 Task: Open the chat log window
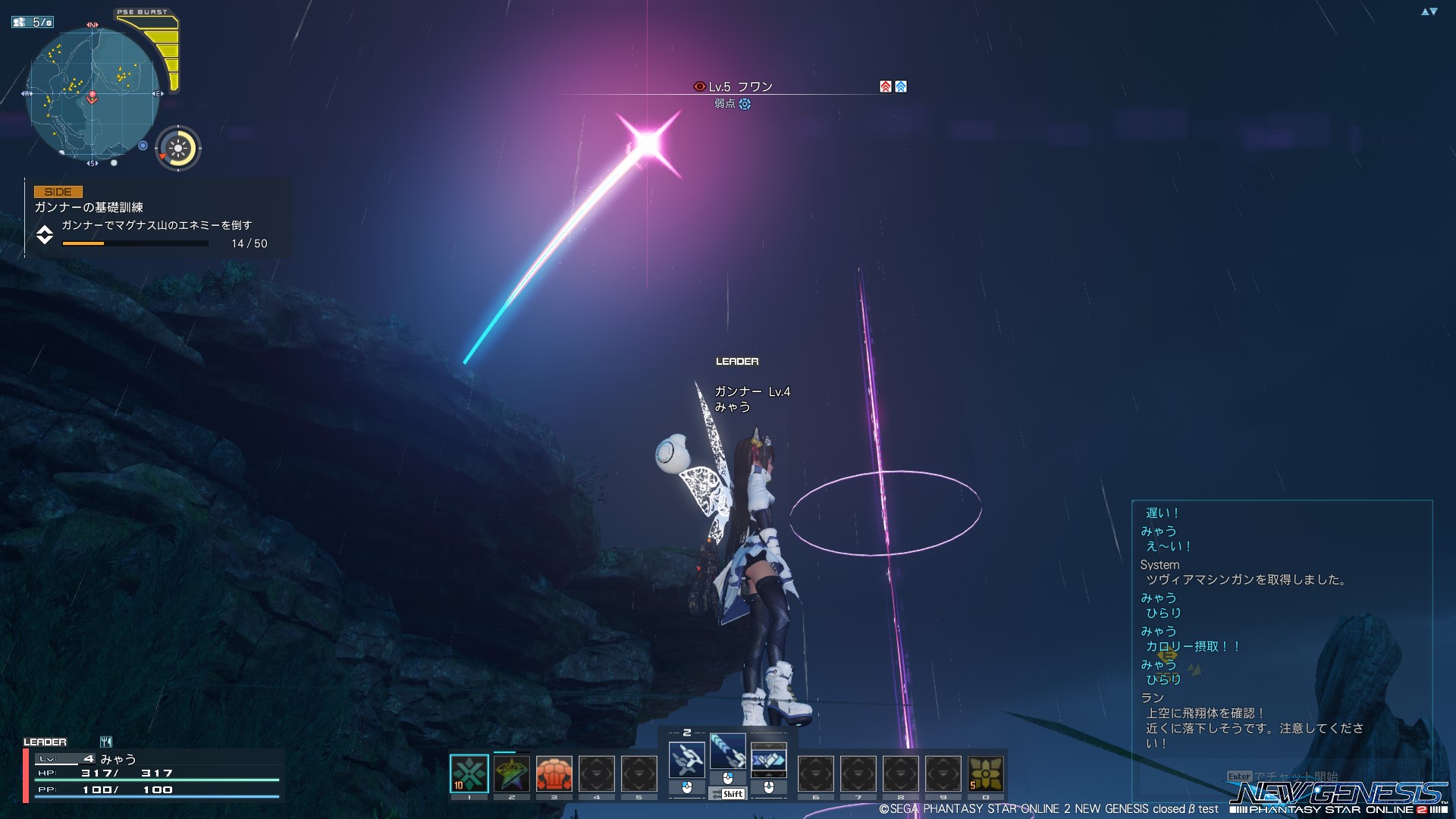coord(1282,629)
